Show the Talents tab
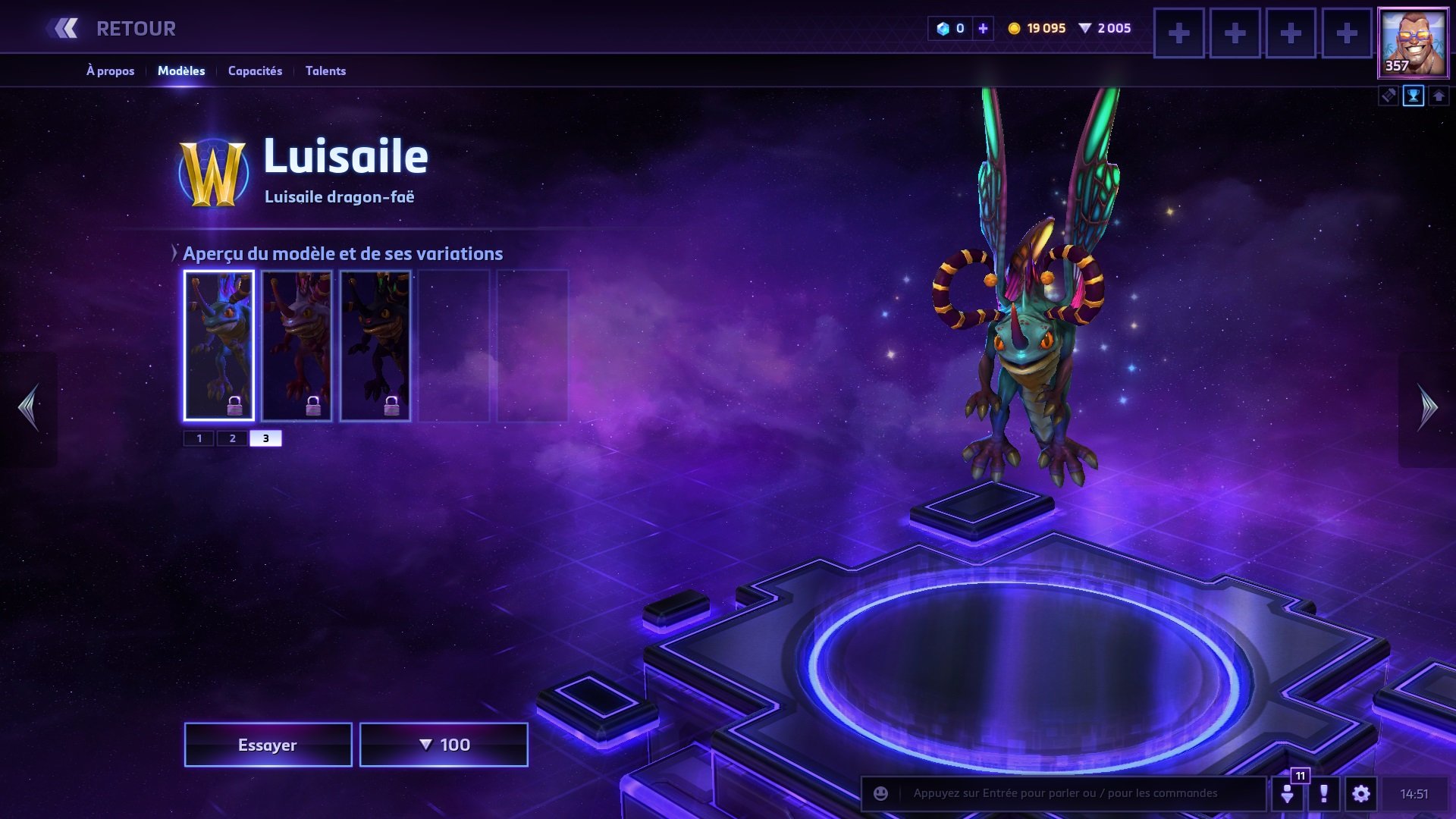 tap(325, 71)
